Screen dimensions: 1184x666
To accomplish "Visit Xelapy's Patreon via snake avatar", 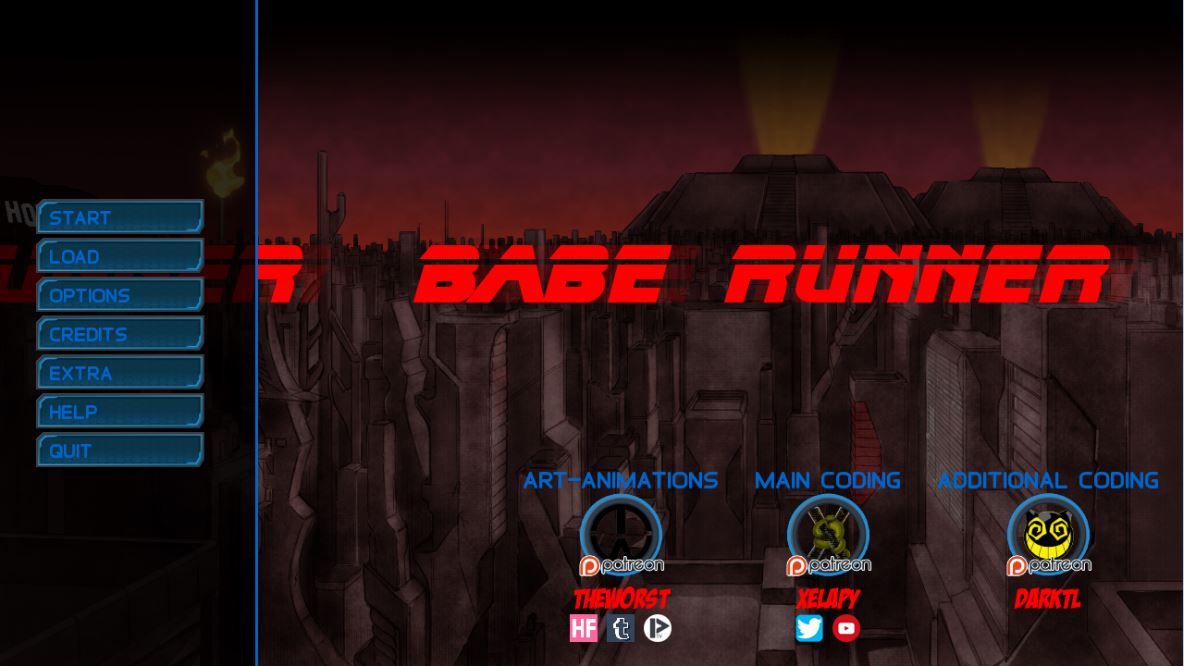I will [x=828, y=535].
